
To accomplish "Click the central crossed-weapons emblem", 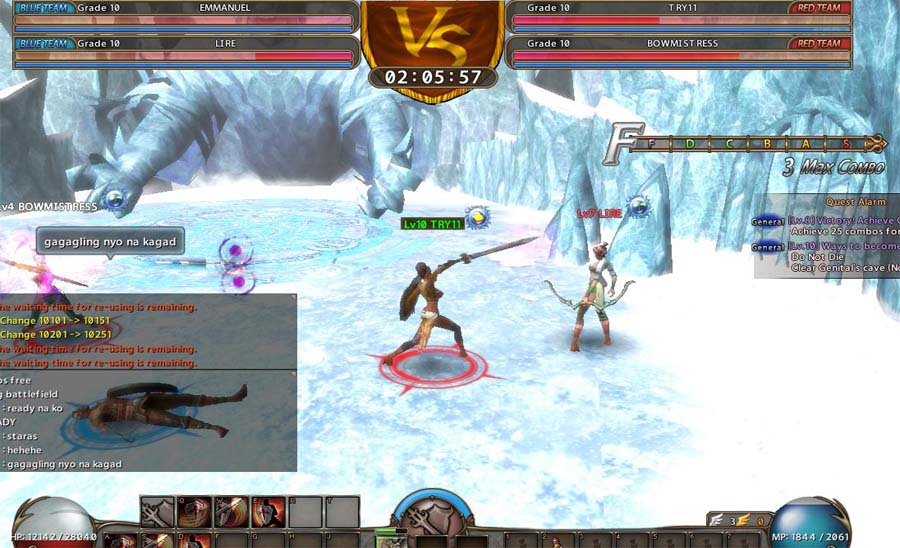I will click(430, 521).
